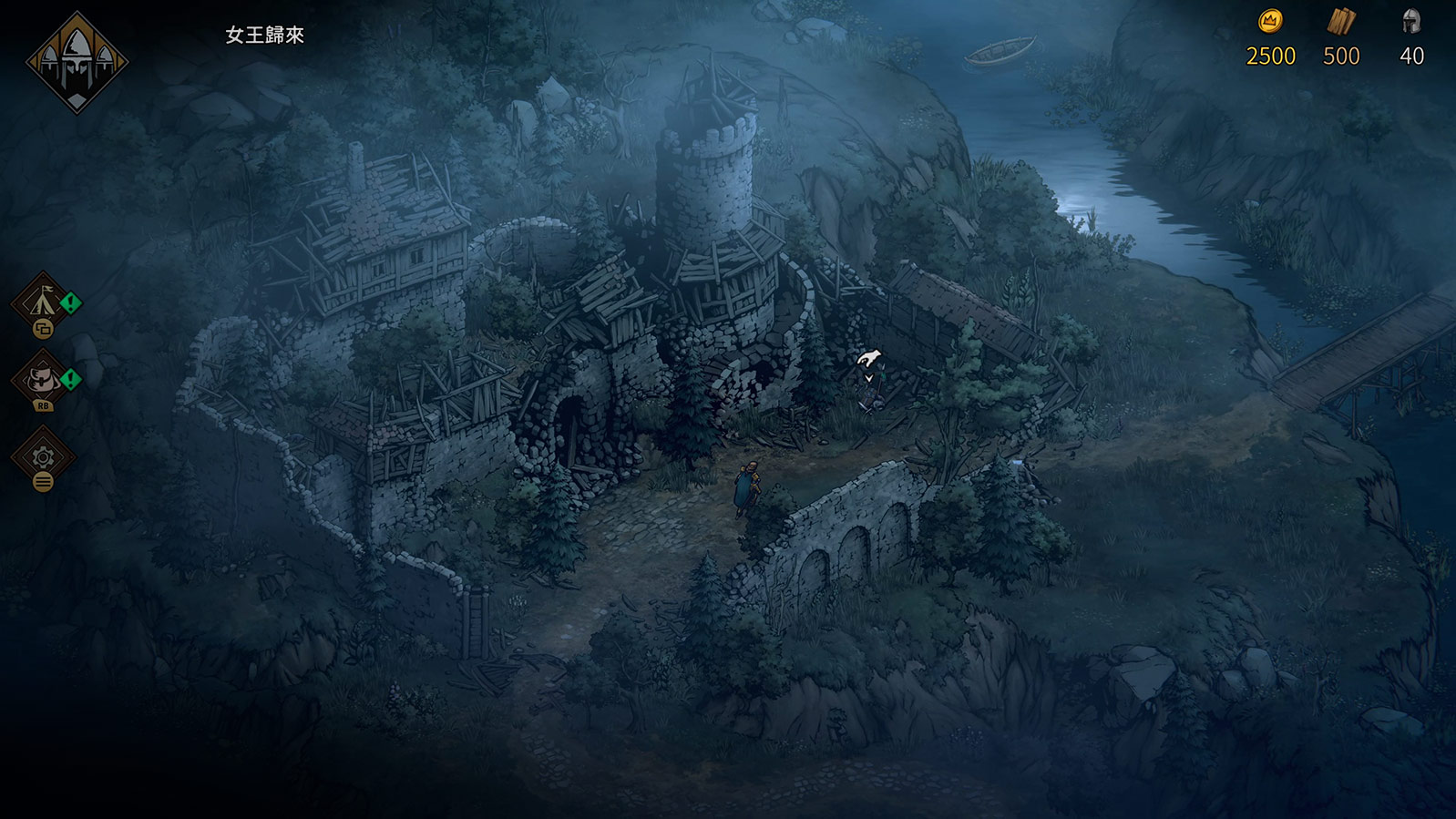
Task: Click the three-helmets army emblem
Action: [77, 62]
